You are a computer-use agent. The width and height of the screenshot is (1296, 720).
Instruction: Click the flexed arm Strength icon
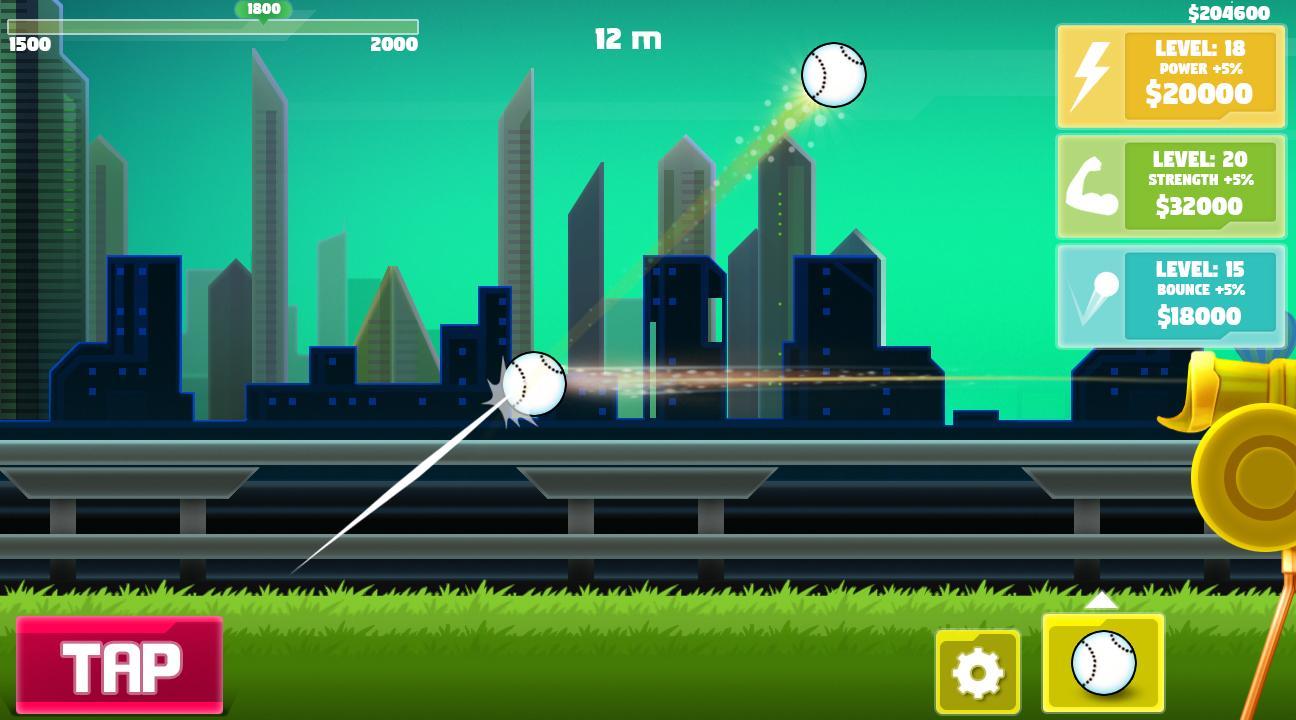pyautogui.click(x=1091, y=186)
